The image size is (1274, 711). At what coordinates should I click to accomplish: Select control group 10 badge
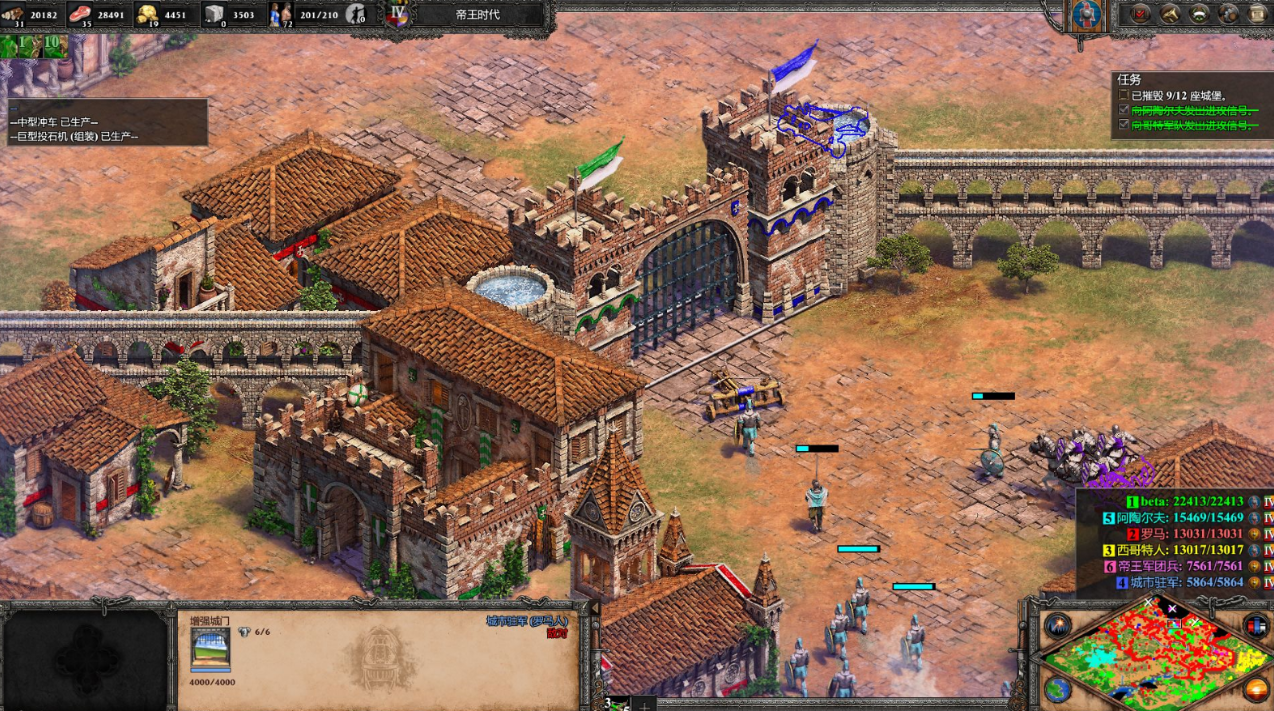(51, 47)
